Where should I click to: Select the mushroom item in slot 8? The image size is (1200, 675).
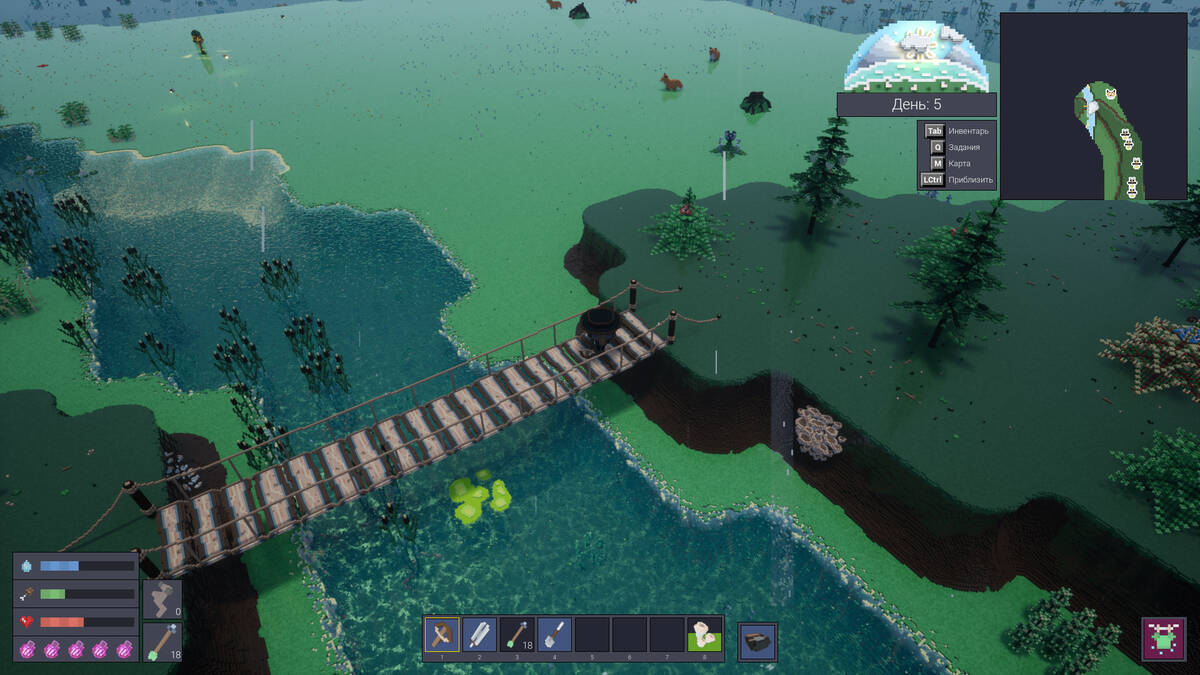click(706, 634)
